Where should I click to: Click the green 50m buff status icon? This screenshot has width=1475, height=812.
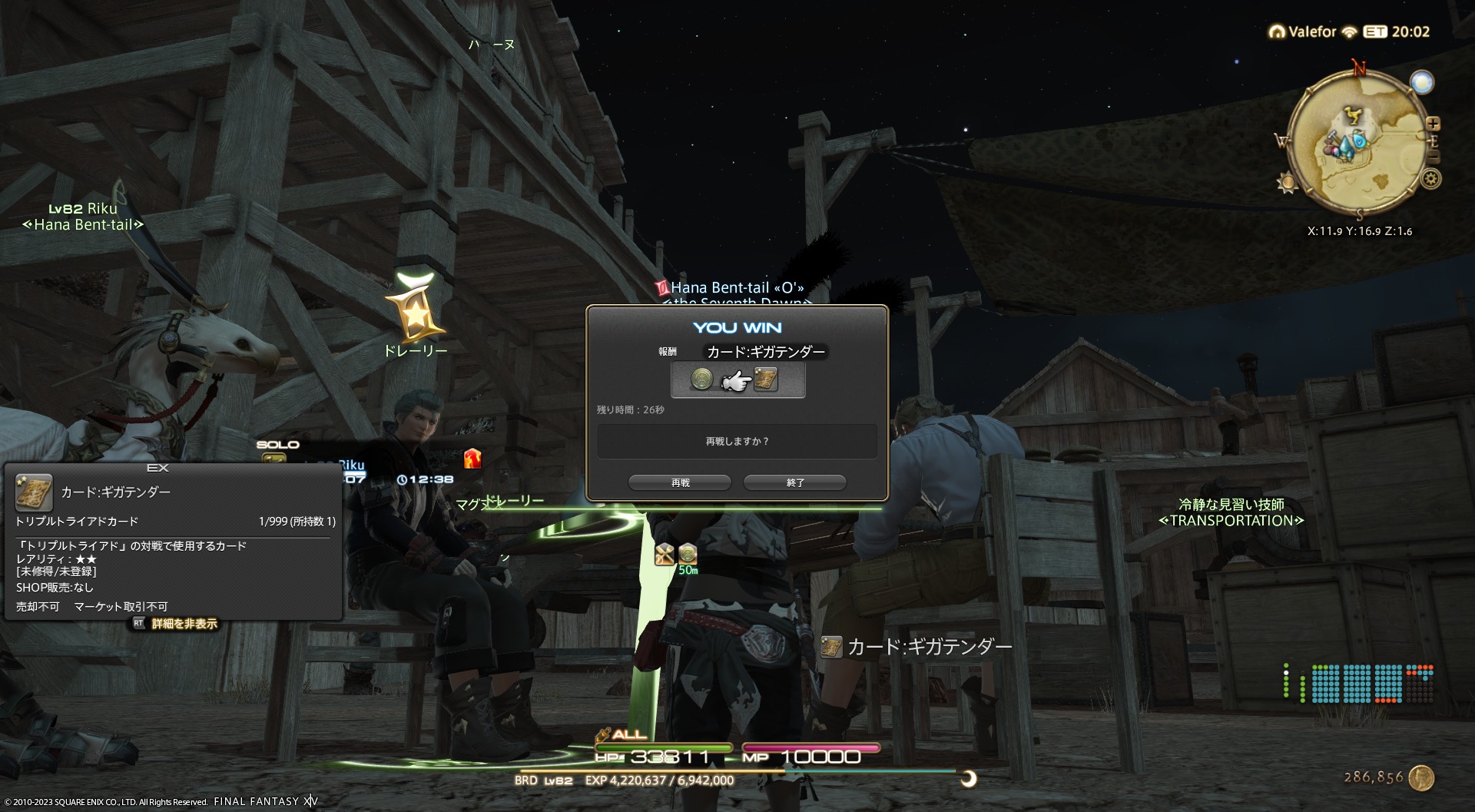click(x=688, y=554)
